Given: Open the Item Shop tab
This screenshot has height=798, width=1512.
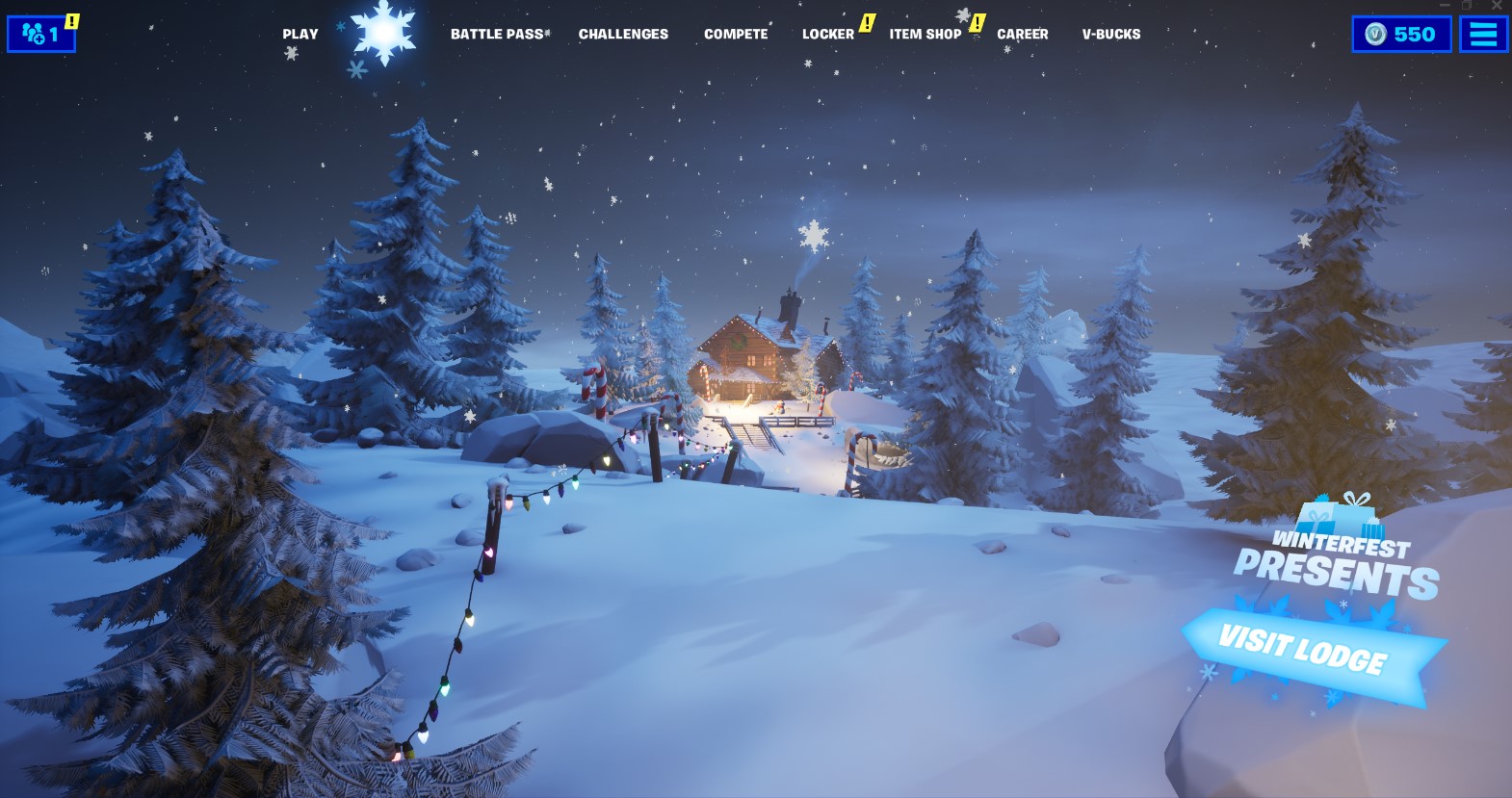Looking at the screenshot, I should [x=925, y=34].
